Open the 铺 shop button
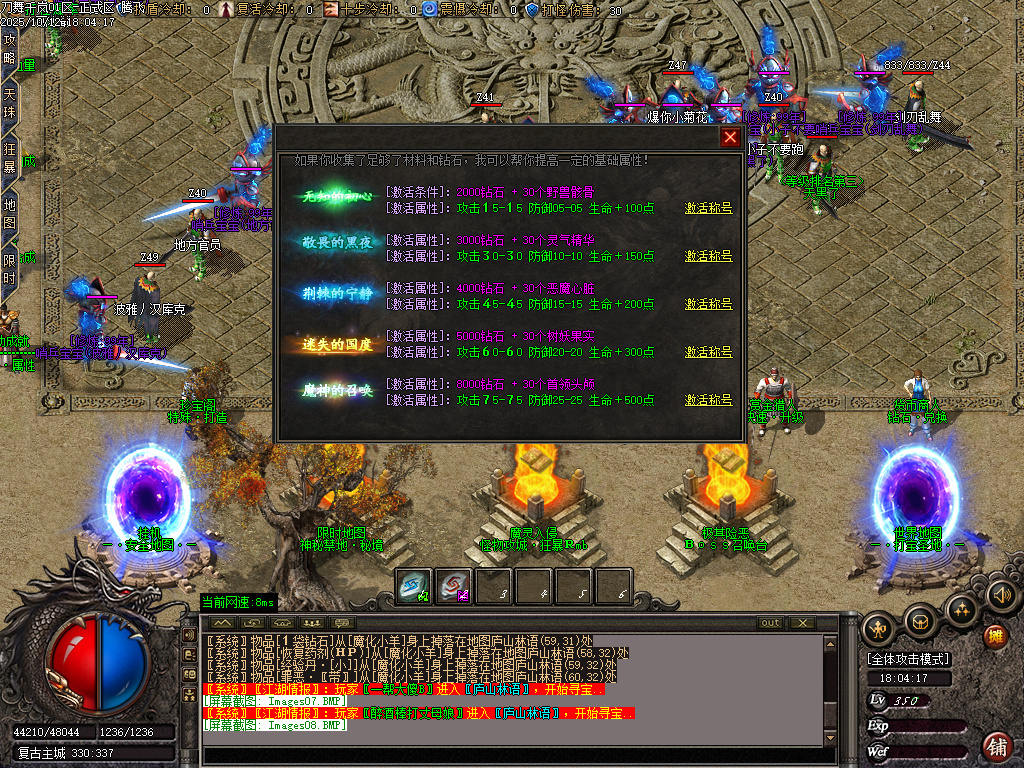The height and width of the screenshot is (768, 1024). (997, 745)
